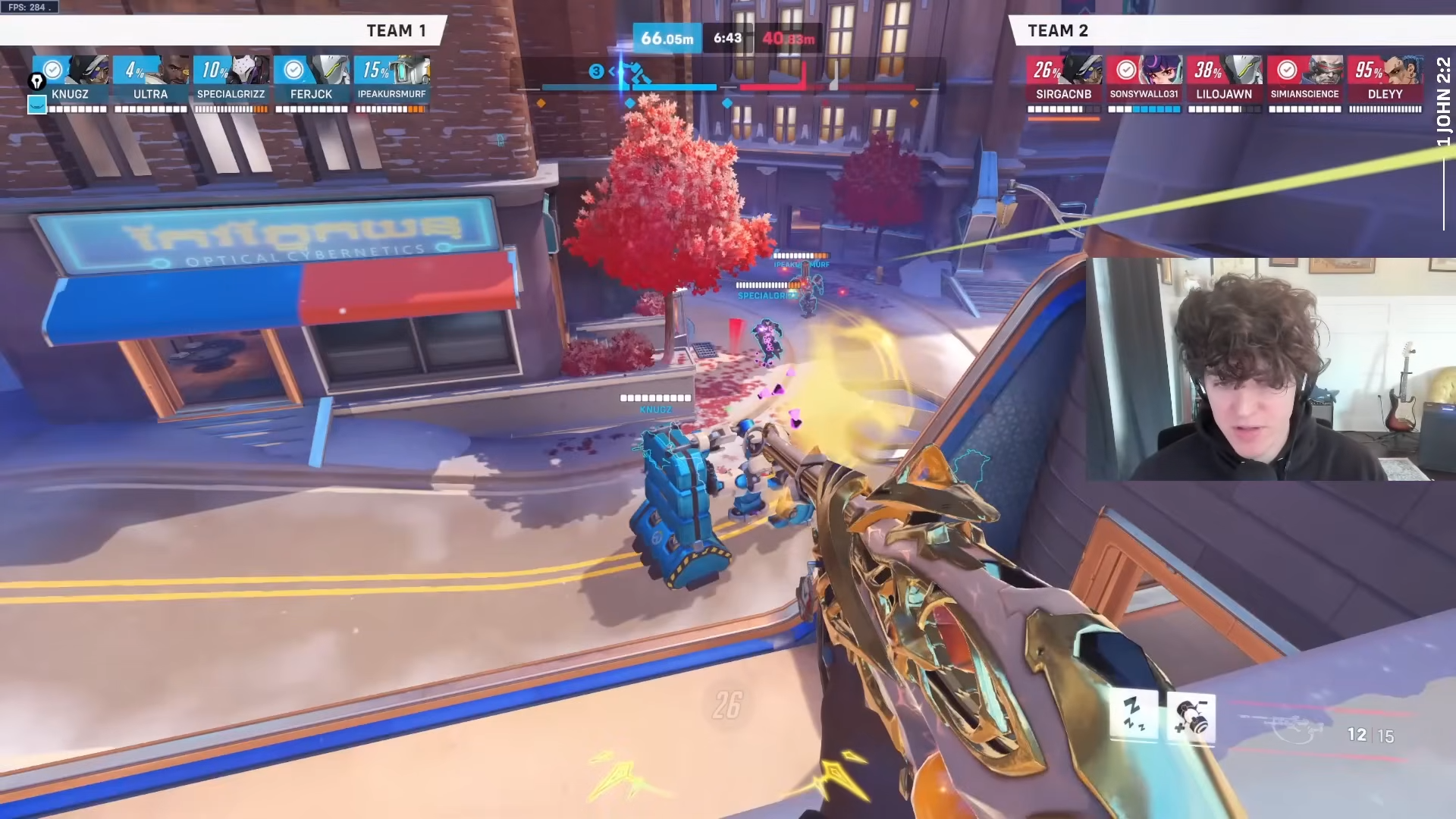Image resolution: width=1456 pixels, height=819 pixels.
Task: Select SIRGACNB's player card
Action: (1064, 83)
